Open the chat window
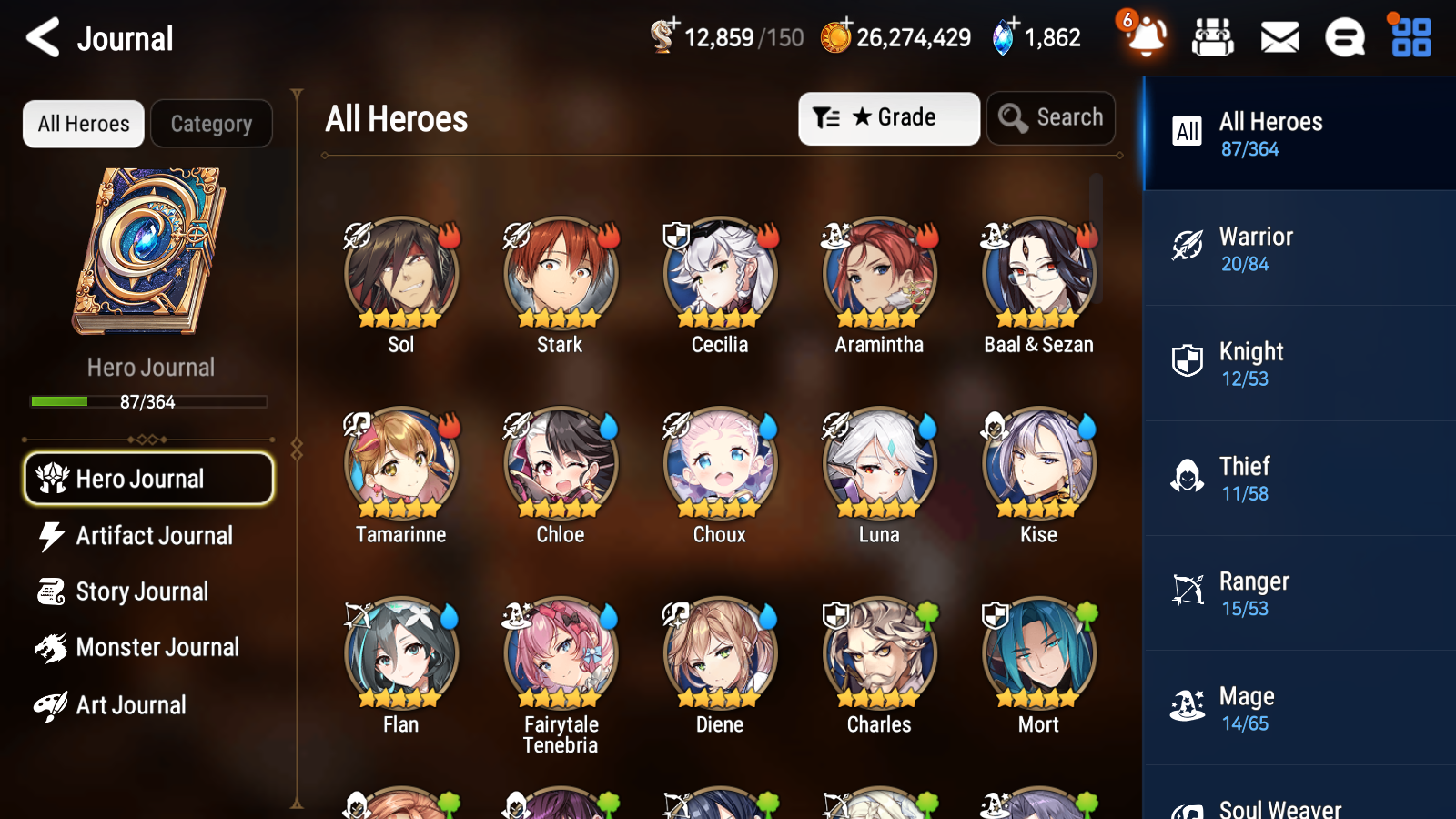 (1344, 37)
